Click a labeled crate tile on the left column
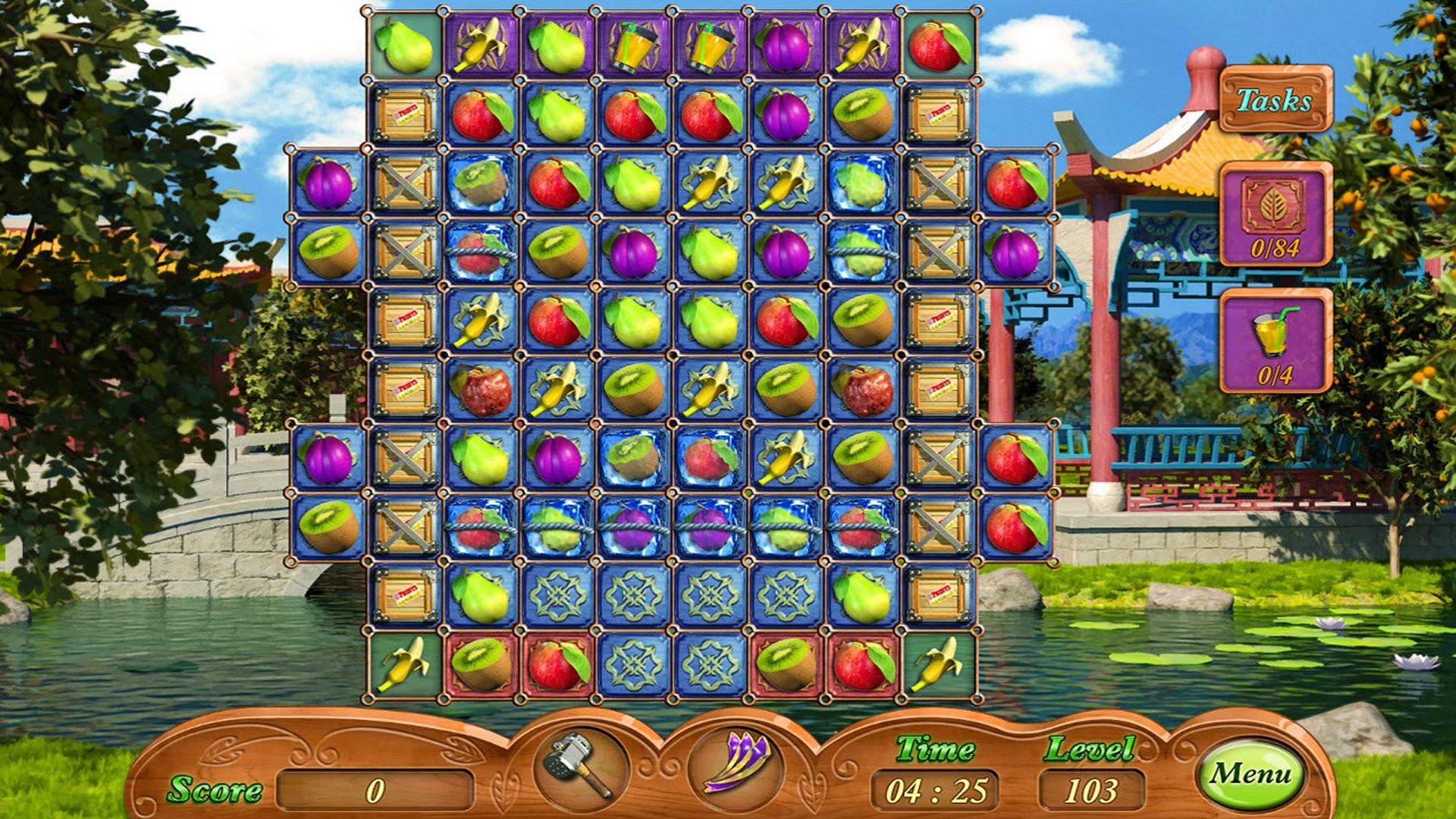This screenshot has height=819, width=1456. 406,114
